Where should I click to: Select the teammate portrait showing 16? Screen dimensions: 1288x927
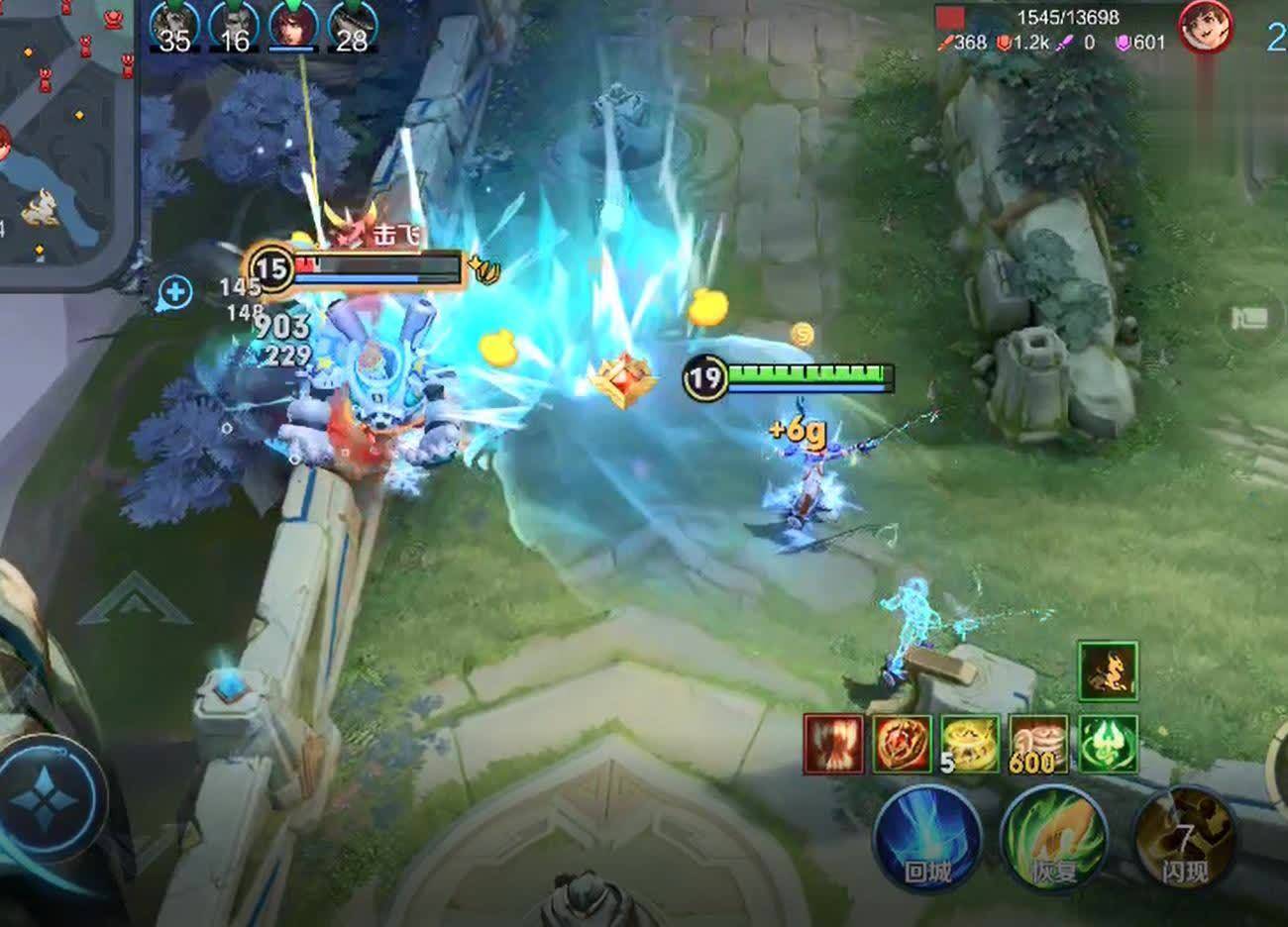[x=234, y=26]
